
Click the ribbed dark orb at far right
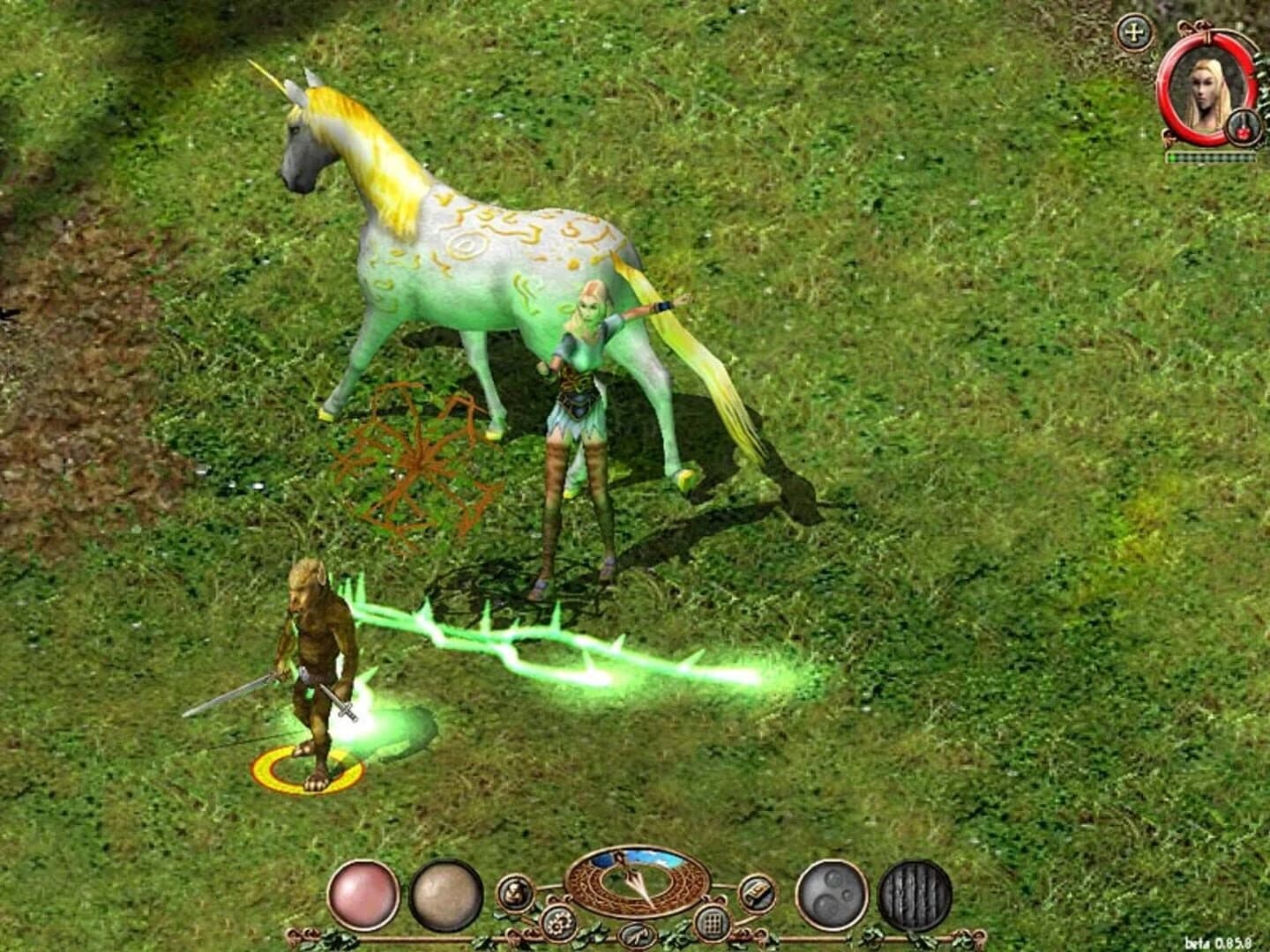tap(915, 896)
